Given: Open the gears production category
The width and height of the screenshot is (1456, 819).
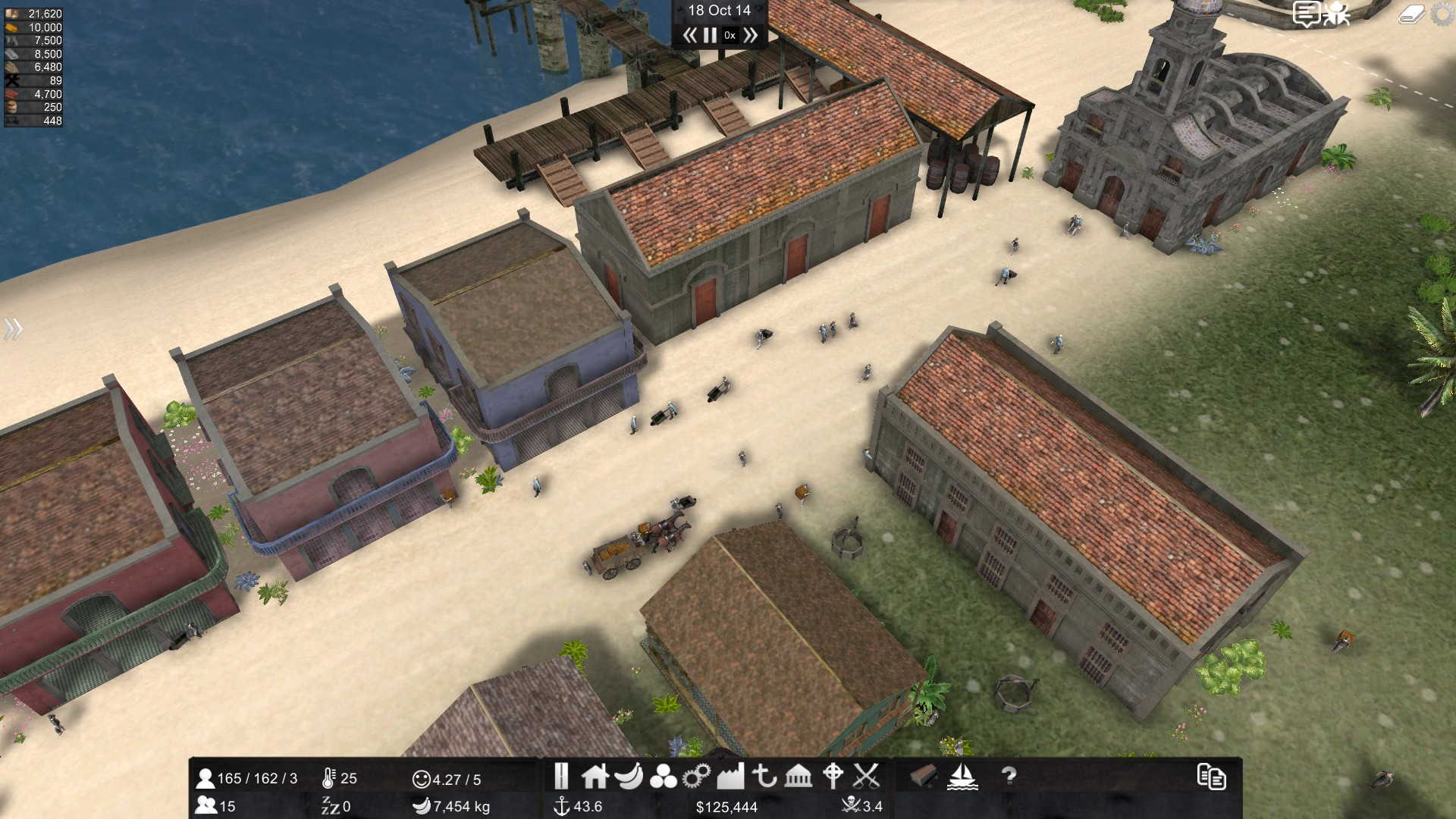Looking at the screenshot, I should click(x=696, y=776).
